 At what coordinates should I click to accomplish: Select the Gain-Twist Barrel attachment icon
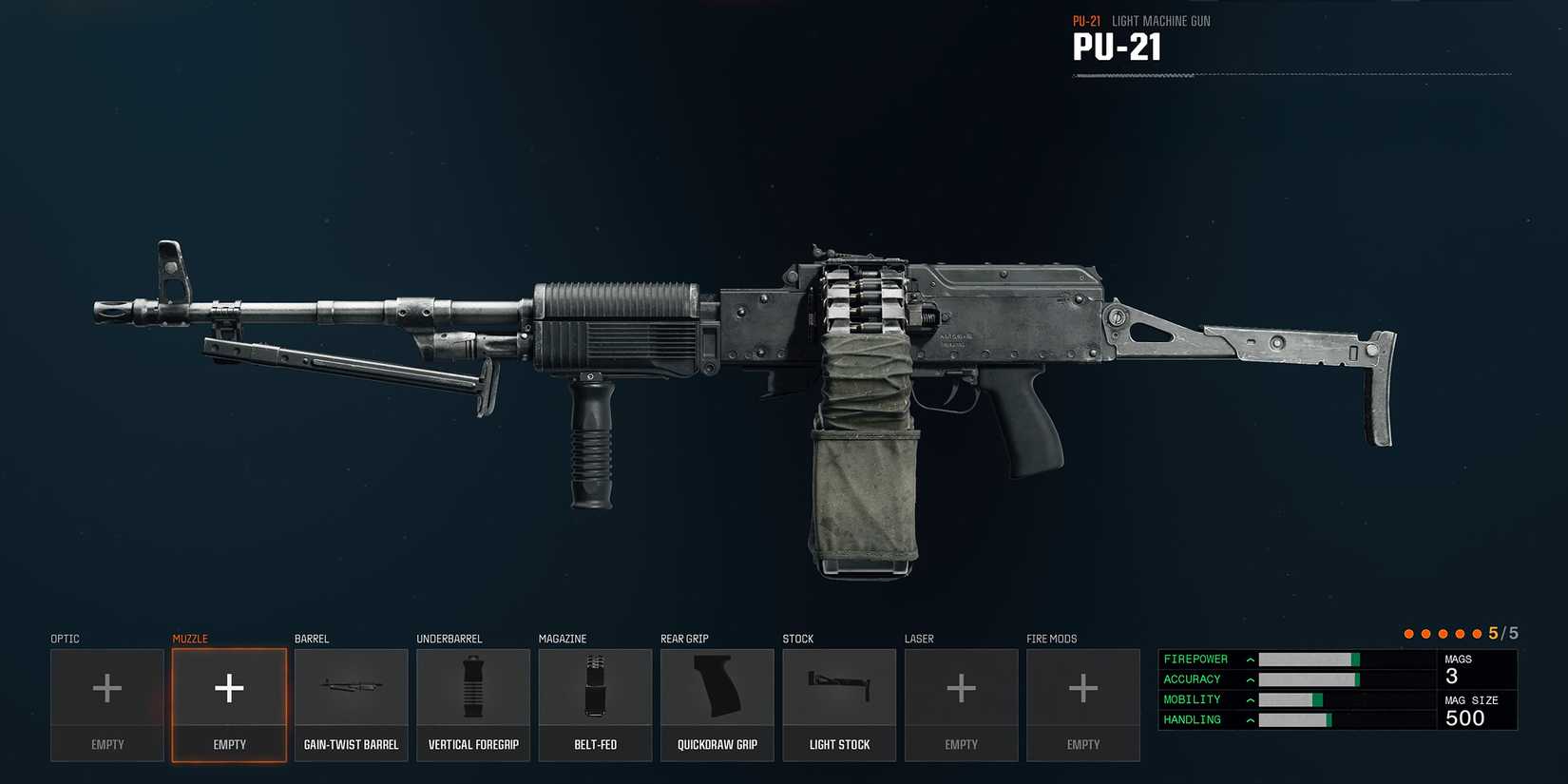tap(351, 686)
